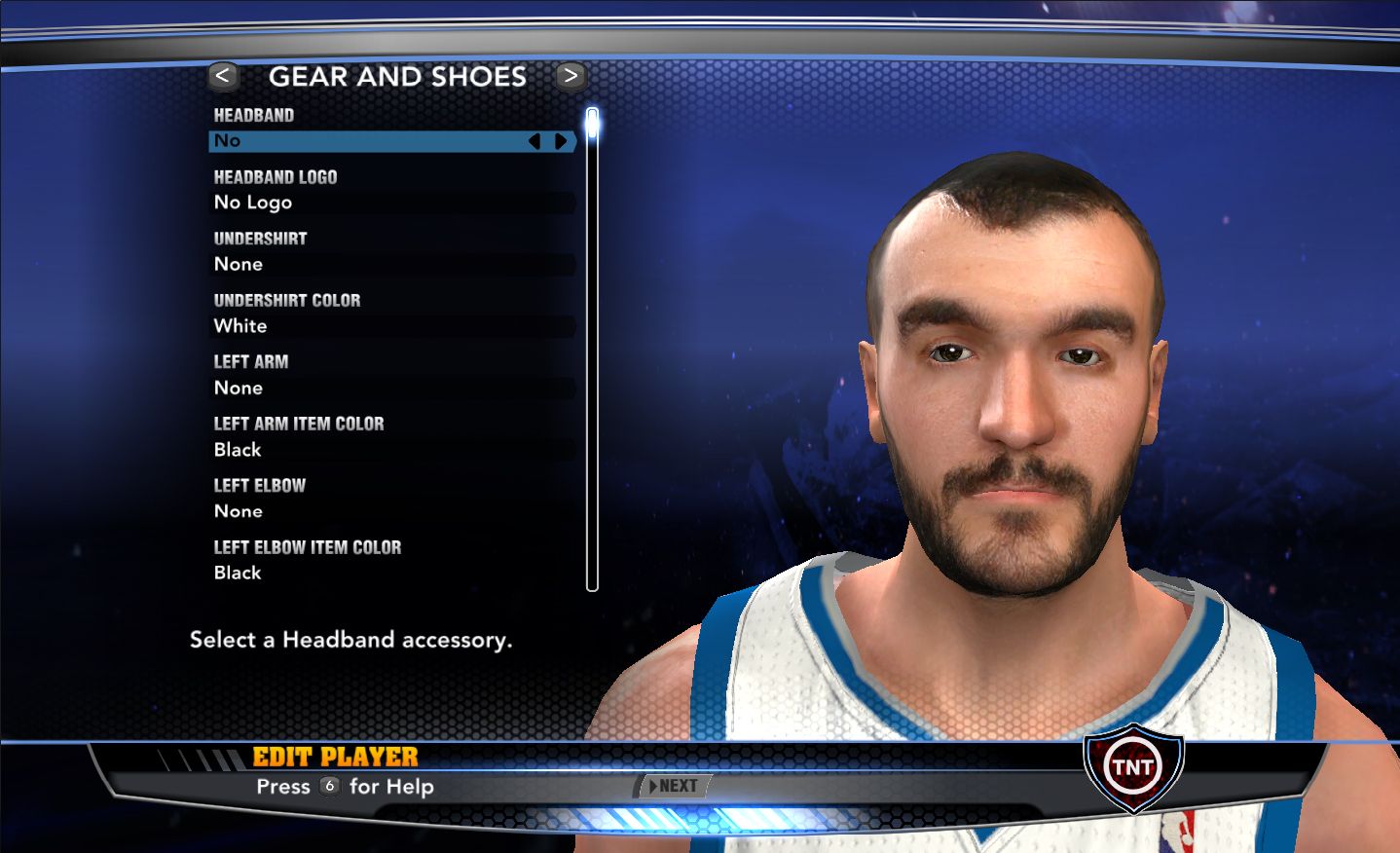Click the gear list scrollbar
This screenshot has height=853, width=1400.
click(x=592, y=351)
